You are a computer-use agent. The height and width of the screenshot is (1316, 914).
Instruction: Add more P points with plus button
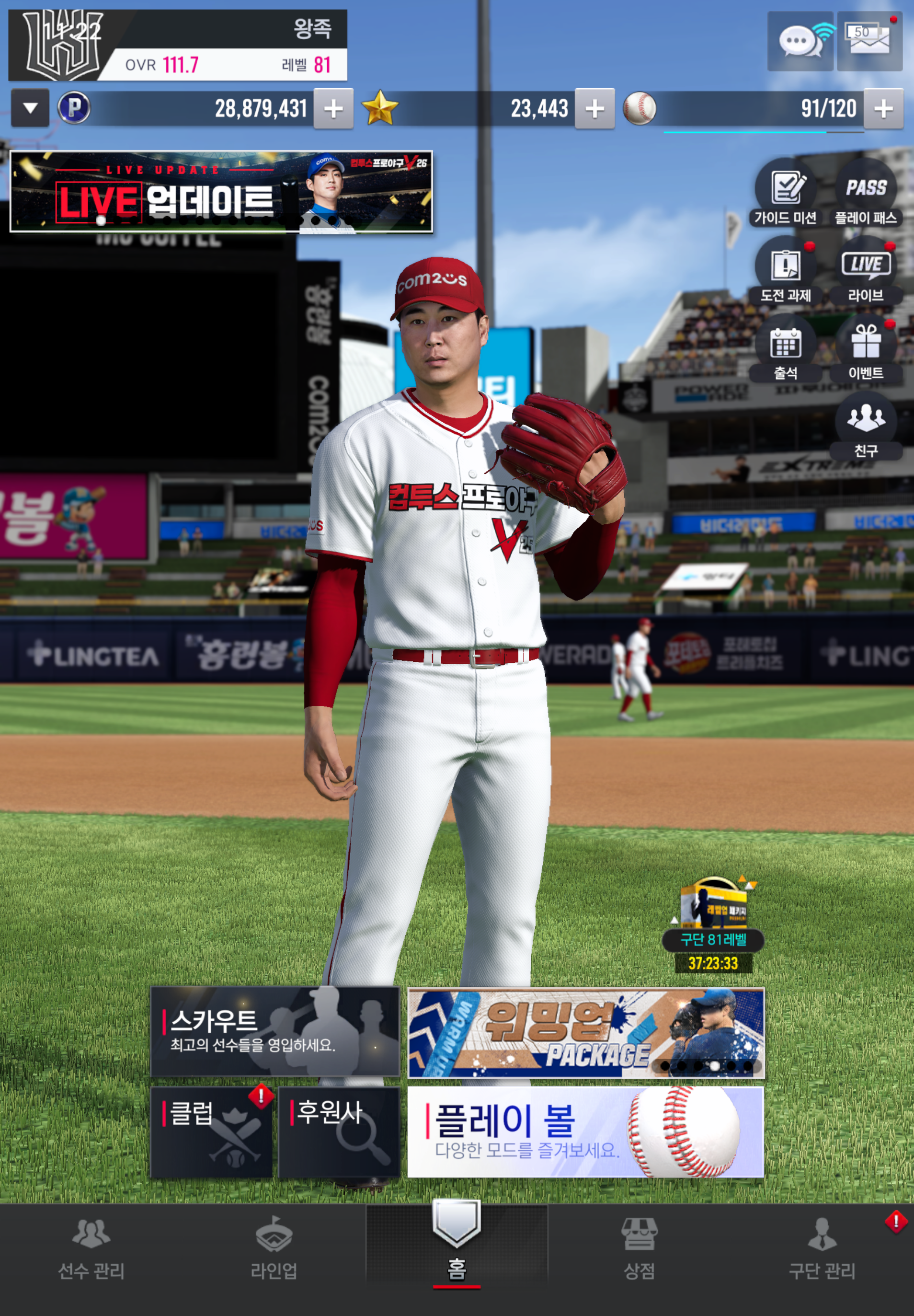tap(333, 108)
